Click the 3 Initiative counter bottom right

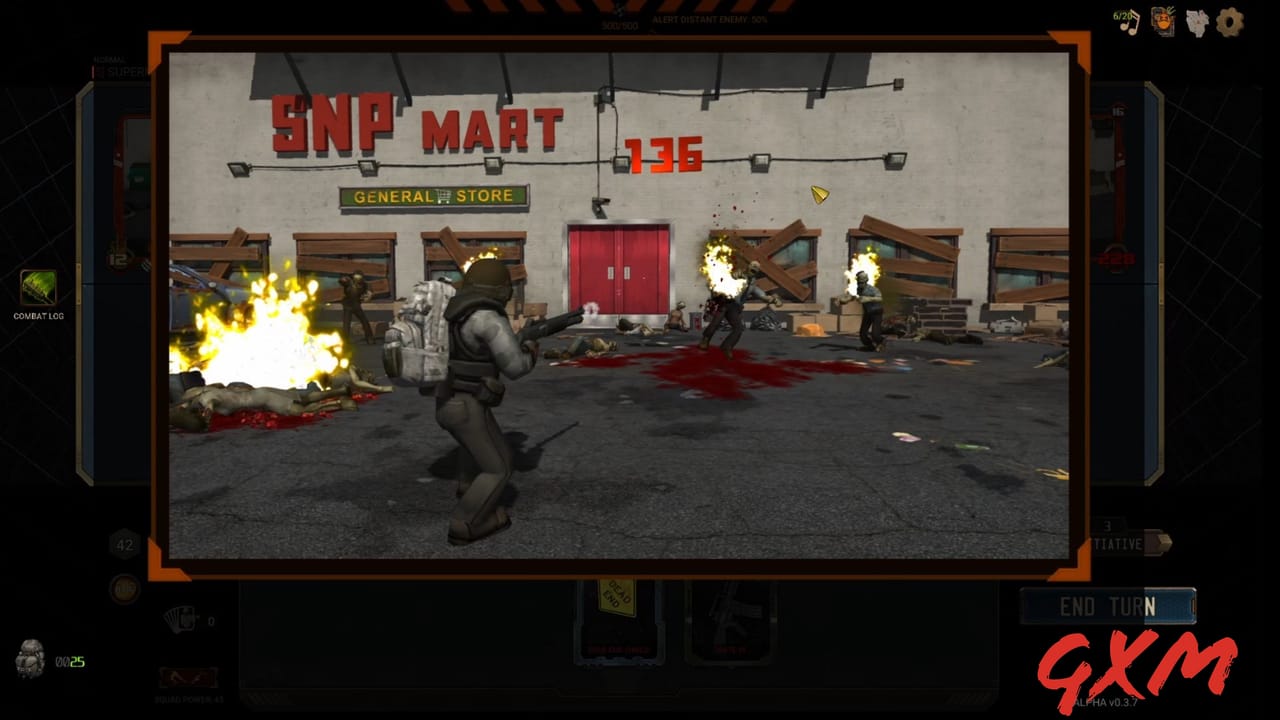pos(1106,530)
